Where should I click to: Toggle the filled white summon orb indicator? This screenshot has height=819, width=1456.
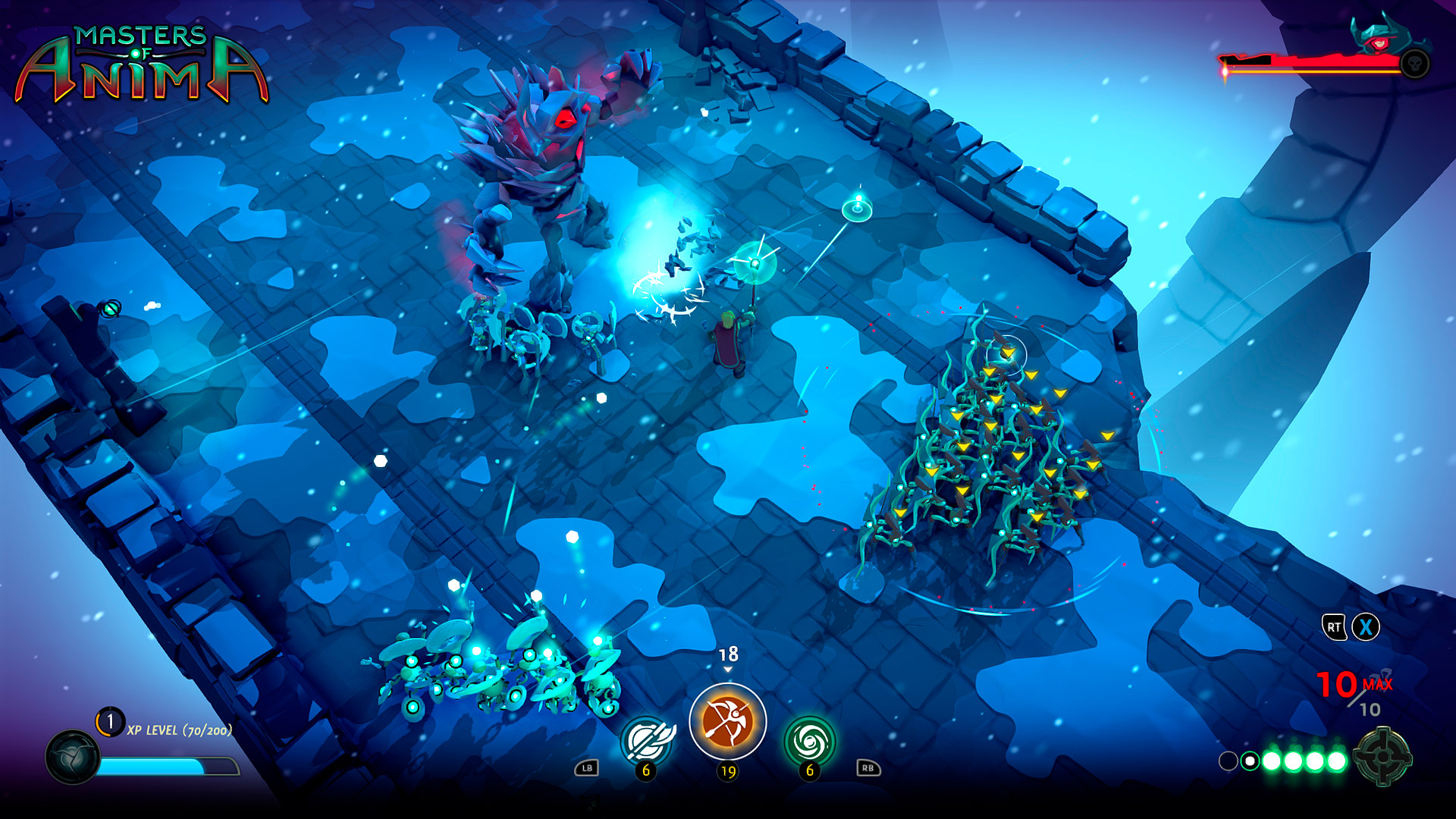tap(1250, 761)
